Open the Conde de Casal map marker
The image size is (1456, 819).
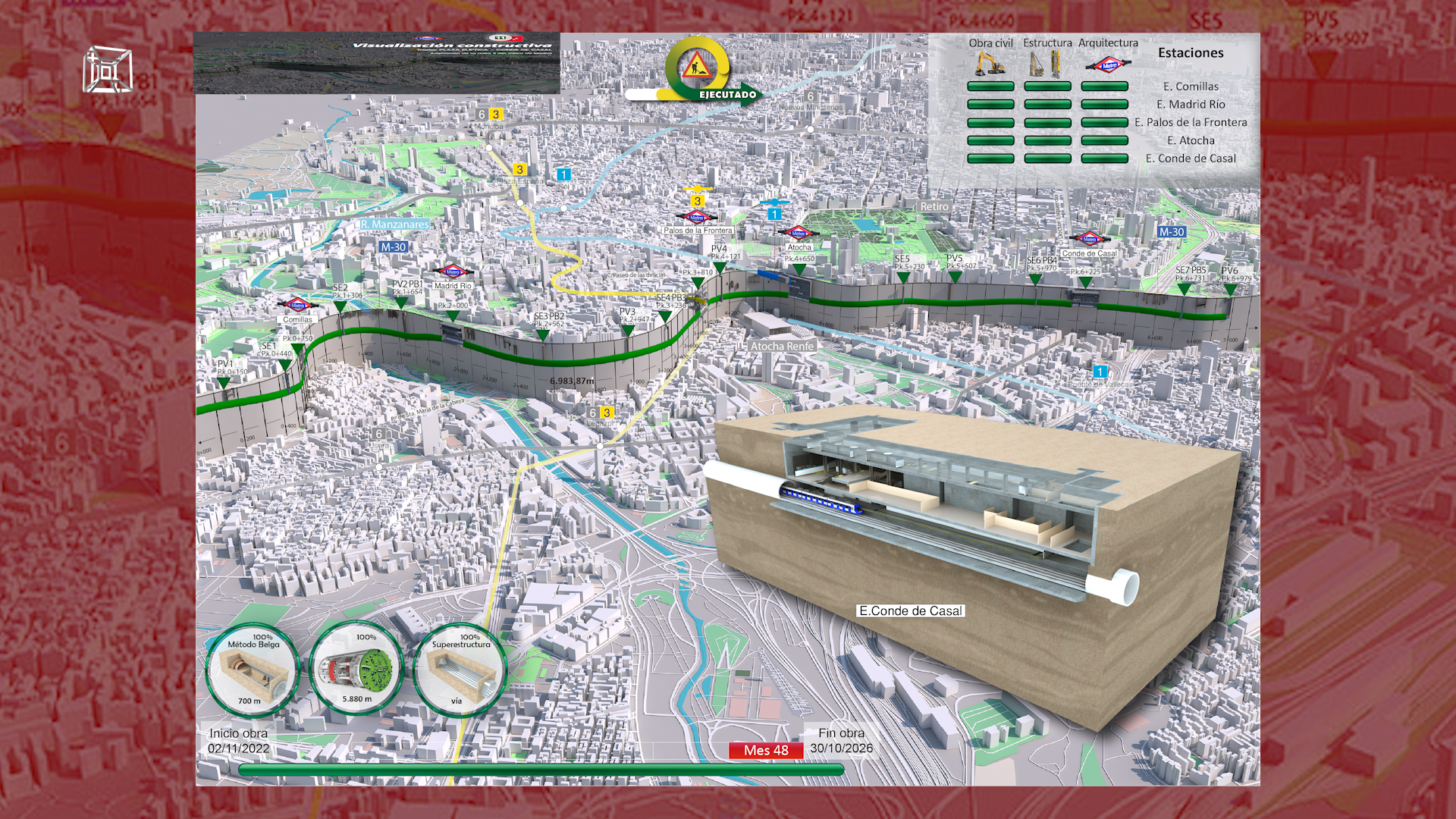click(x=1089, y=239)
